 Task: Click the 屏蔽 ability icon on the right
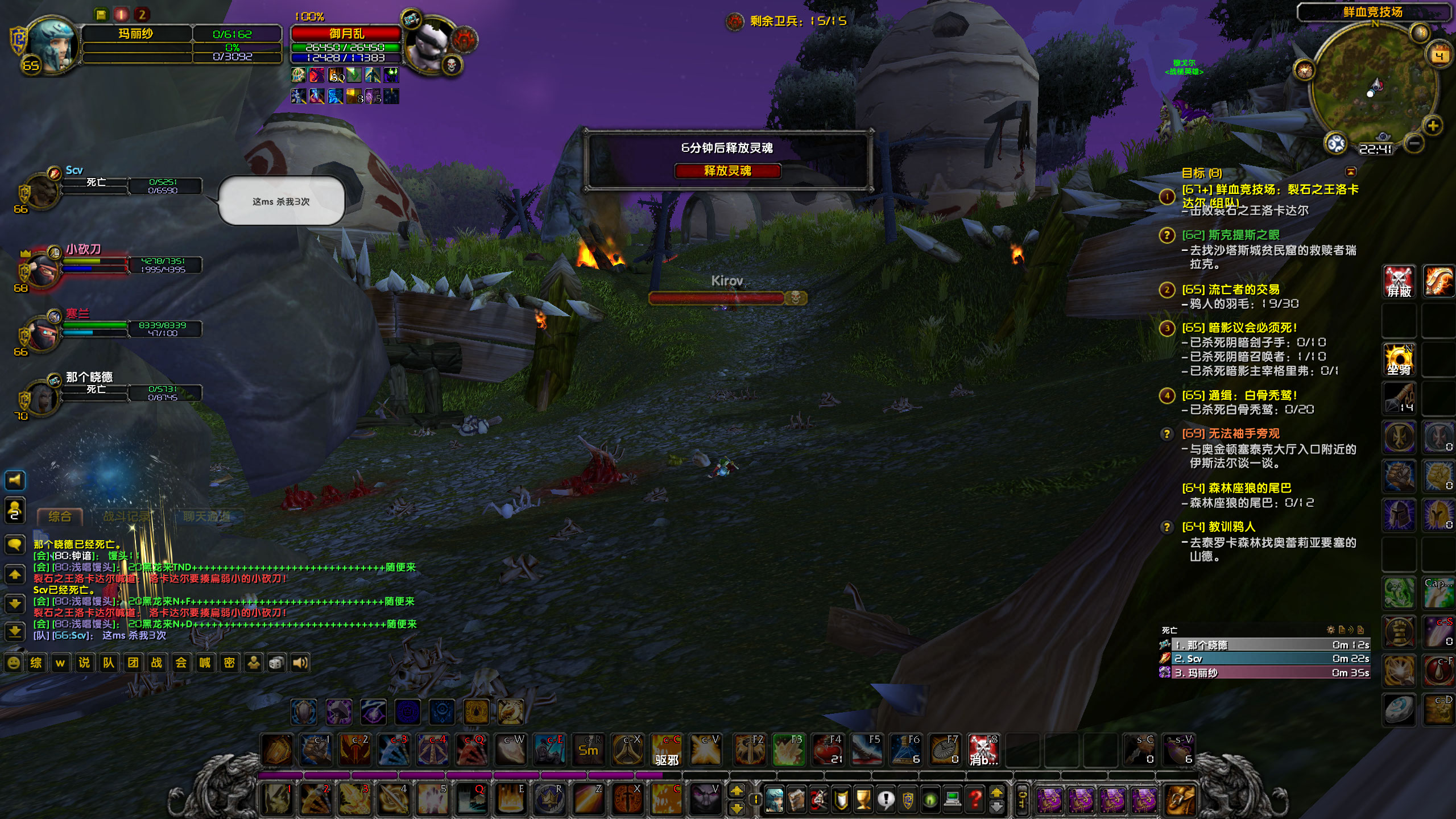(x=1400, y=280)
